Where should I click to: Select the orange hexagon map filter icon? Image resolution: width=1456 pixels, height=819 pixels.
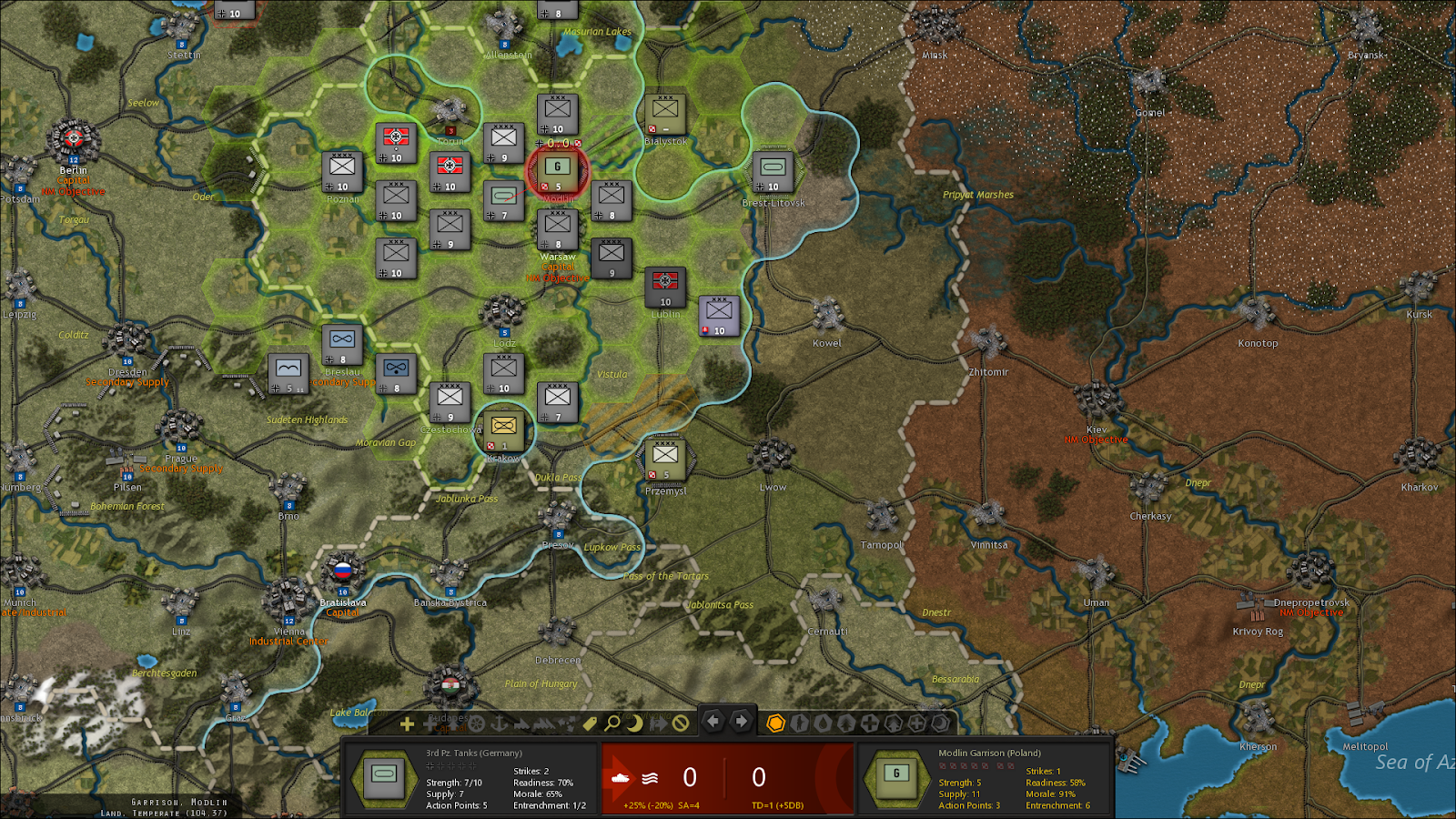pos(778,725)
